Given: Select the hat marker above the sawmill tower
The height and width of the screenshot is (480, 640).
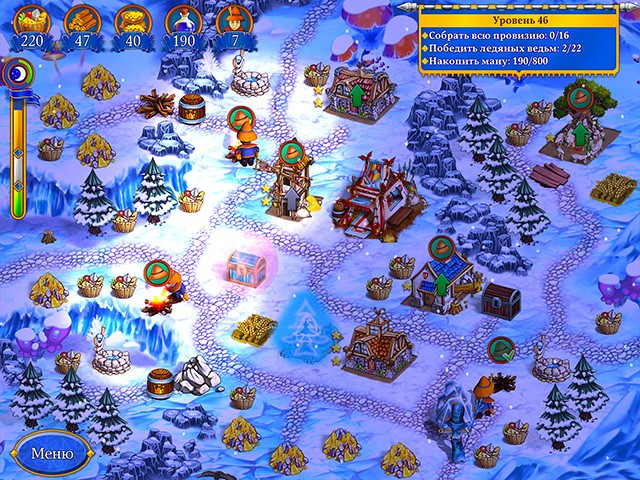Looking at the screenshot, I should click(x=290, y=152).
